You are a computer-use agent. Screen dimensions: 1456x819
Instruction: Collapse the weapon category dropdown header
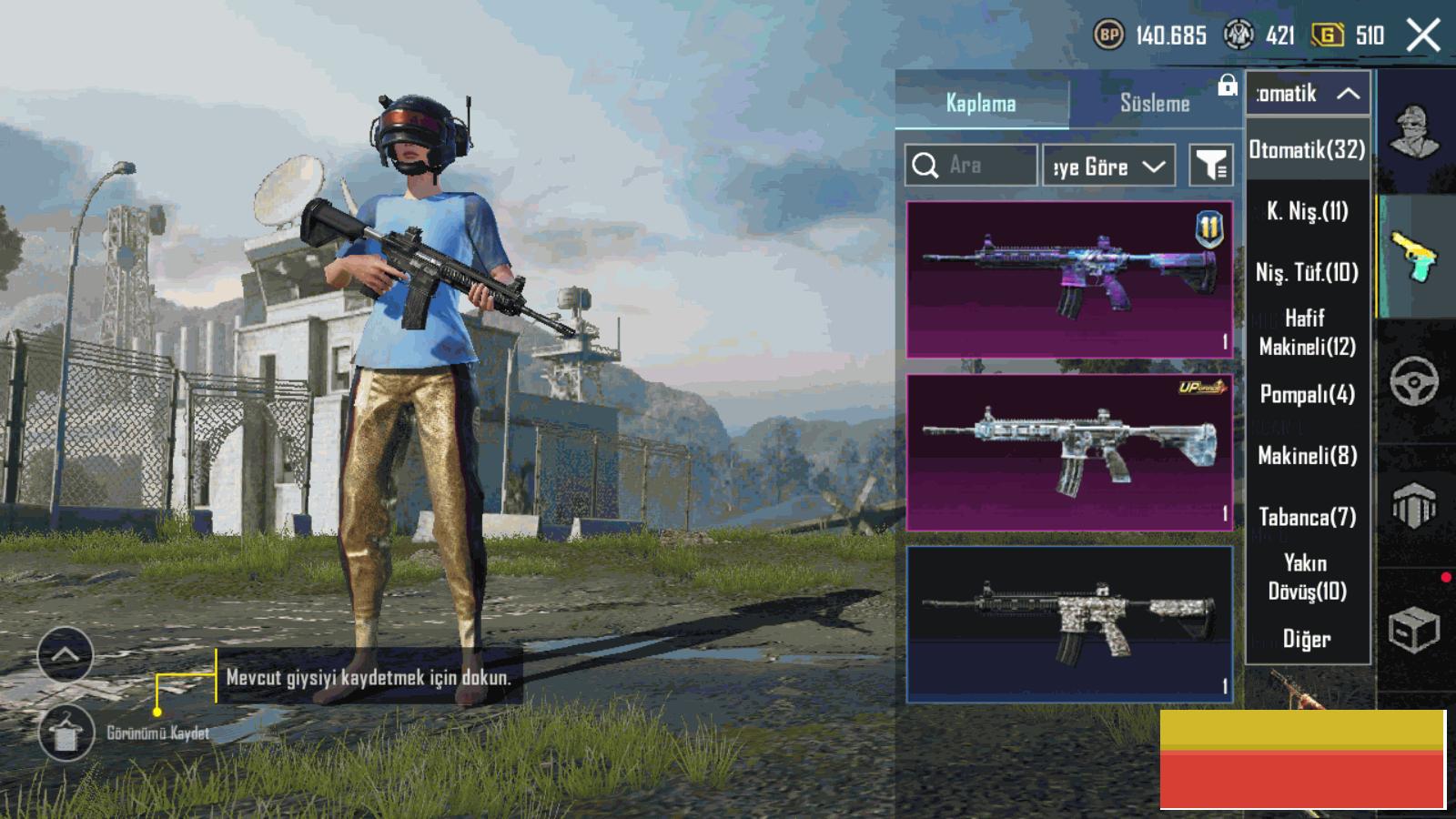coord(1308,93)
